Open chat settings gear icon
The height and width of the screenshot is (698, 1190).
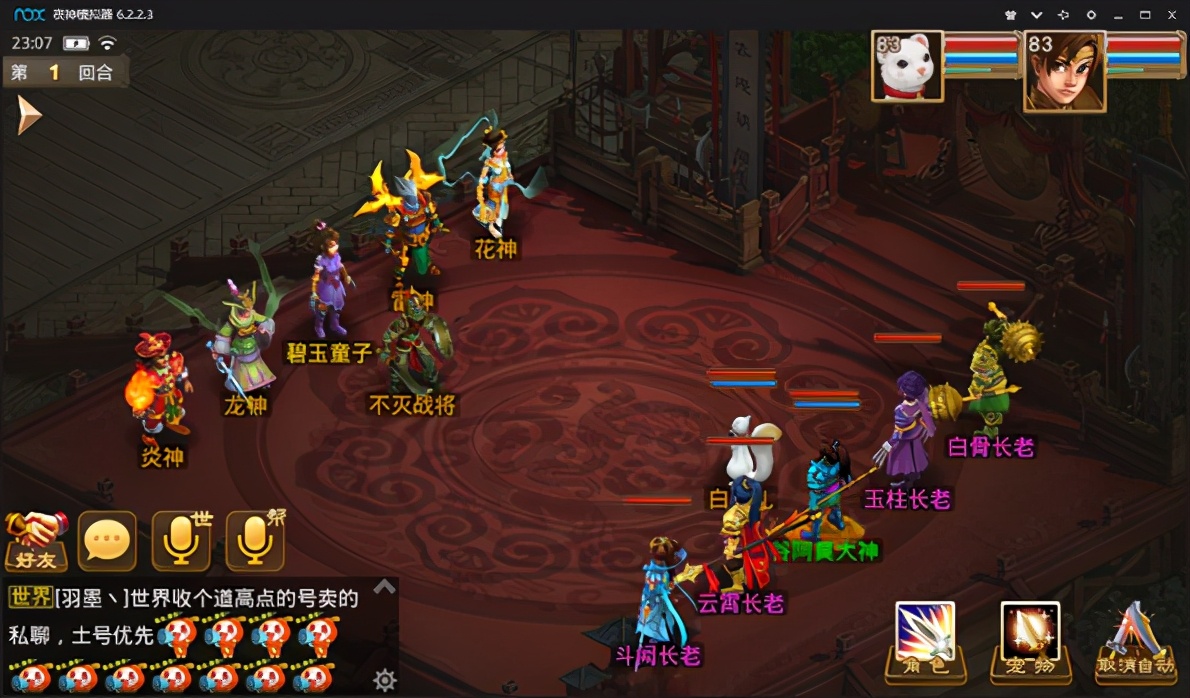point(384,681)
